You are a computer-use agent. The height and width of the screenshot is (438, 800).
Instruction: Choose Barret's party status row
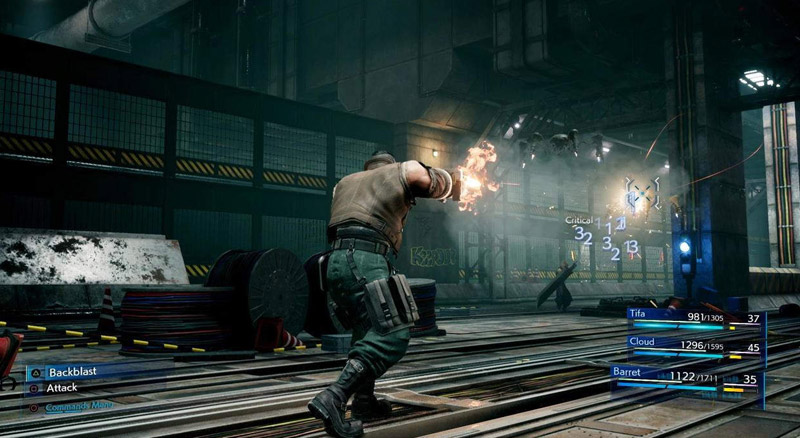click(x=688, y=378)
